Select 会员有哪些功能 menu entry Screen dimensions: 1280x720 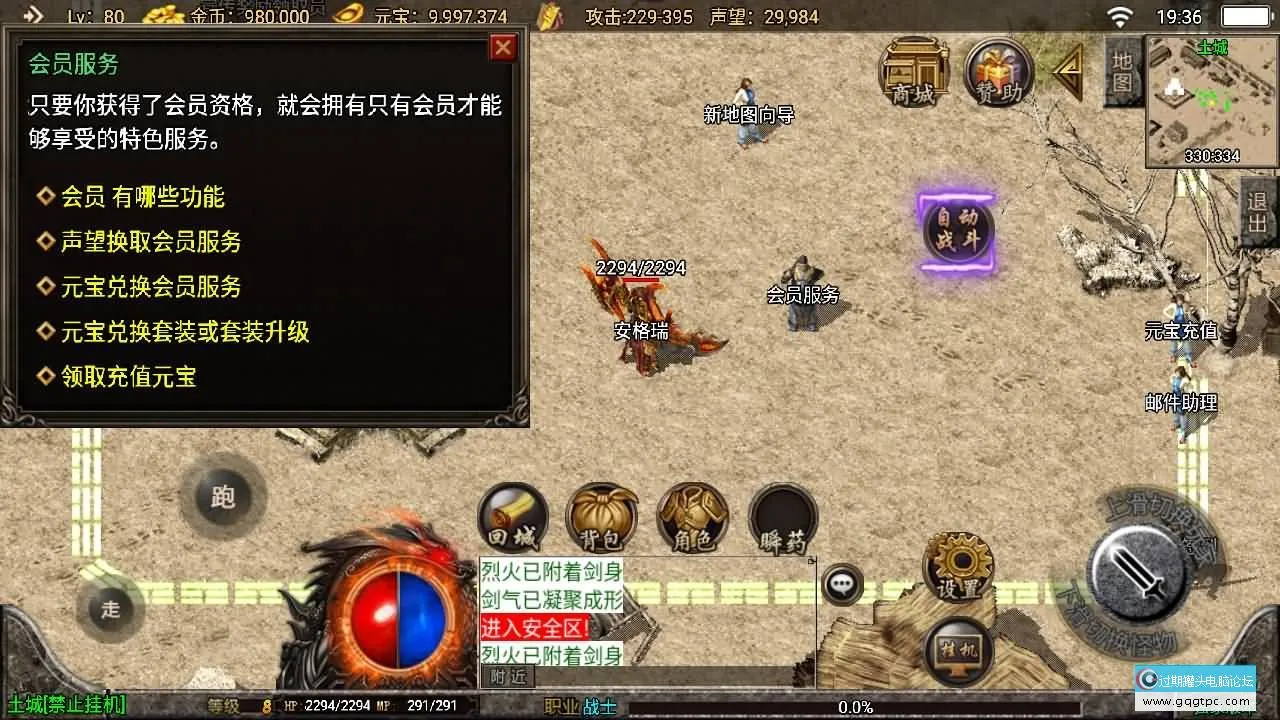tap(140, 197)
